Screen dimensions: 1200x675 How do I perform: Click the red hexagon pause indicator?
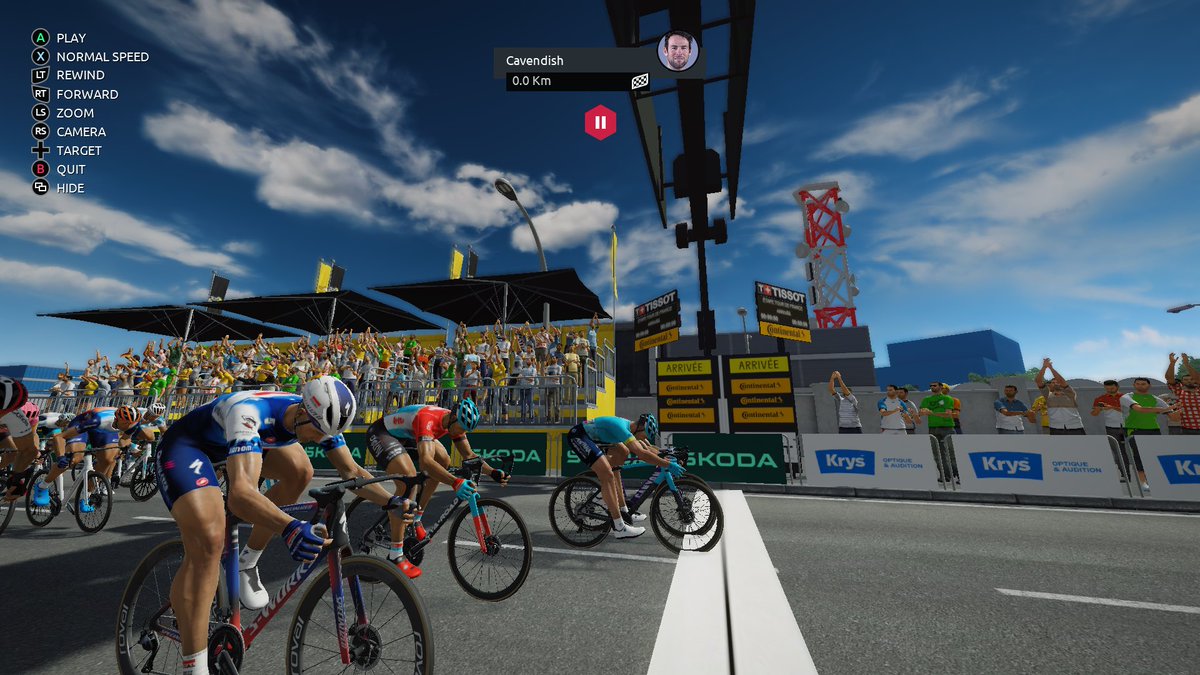600,123
